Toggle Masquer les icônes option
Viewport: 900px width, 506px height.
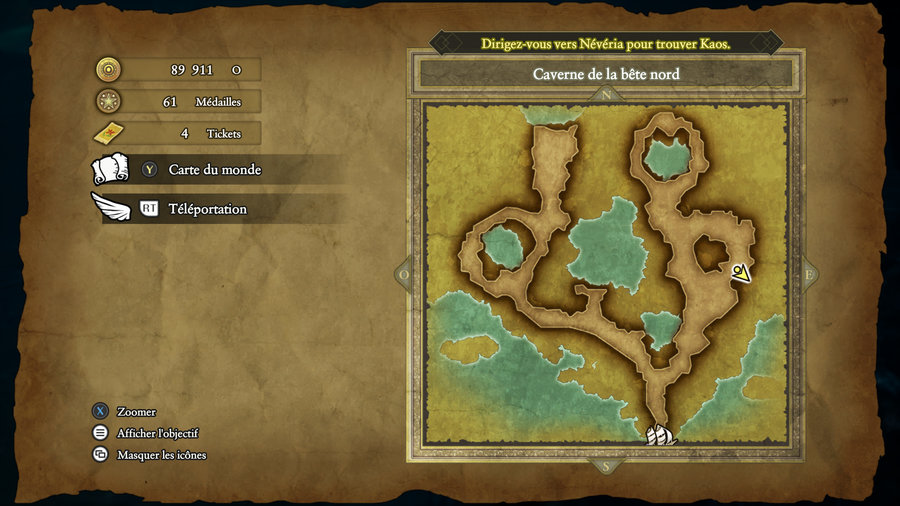pos(161,455)
